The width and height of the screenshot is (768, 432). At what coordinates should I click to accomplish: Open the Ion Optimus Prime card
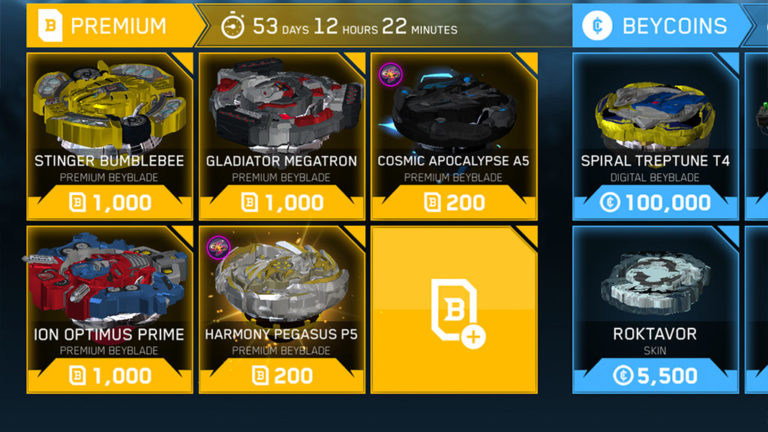tap(109, 309)
